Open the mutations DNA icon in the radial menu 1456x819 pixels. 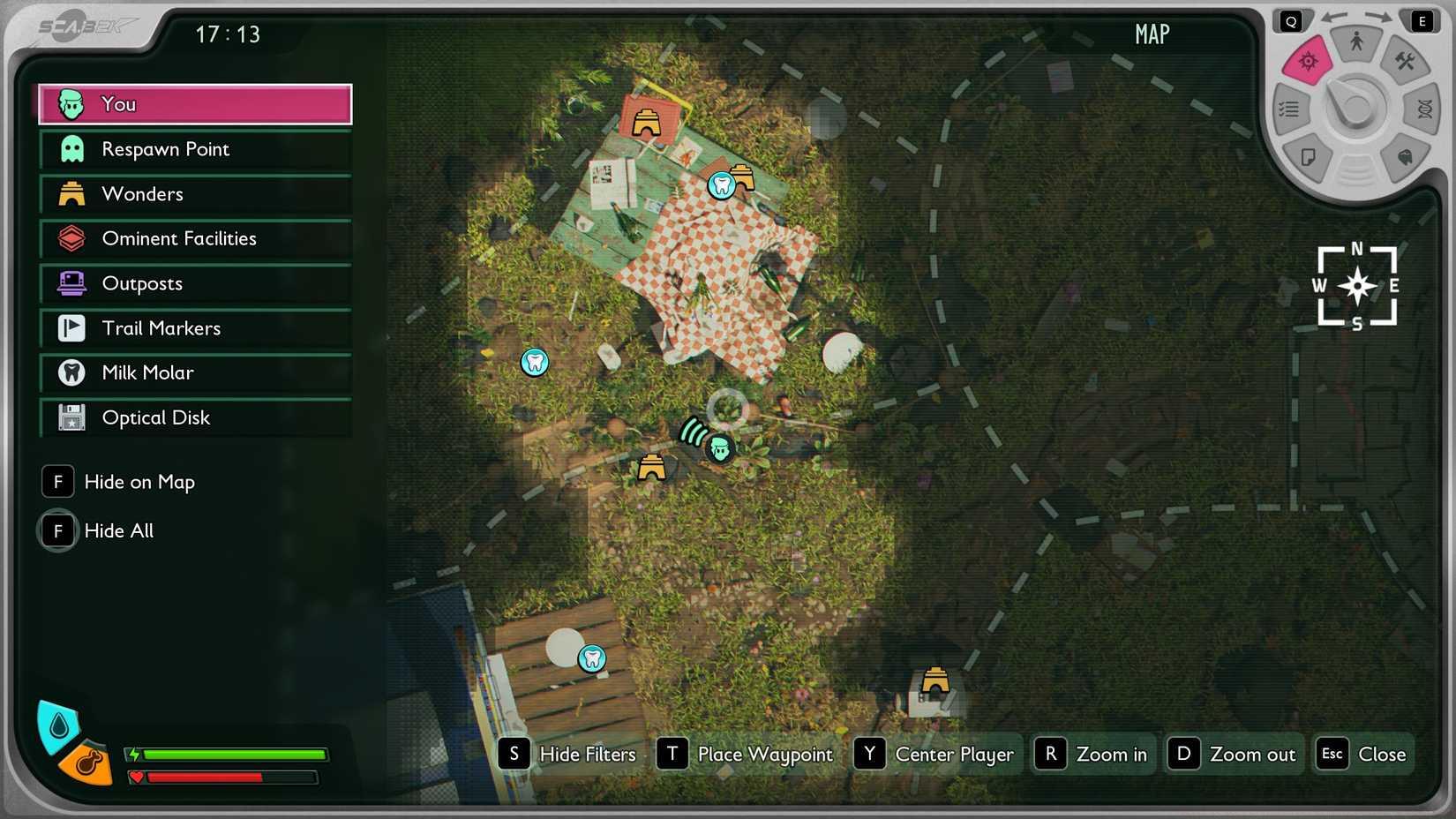click(1425, 109)
